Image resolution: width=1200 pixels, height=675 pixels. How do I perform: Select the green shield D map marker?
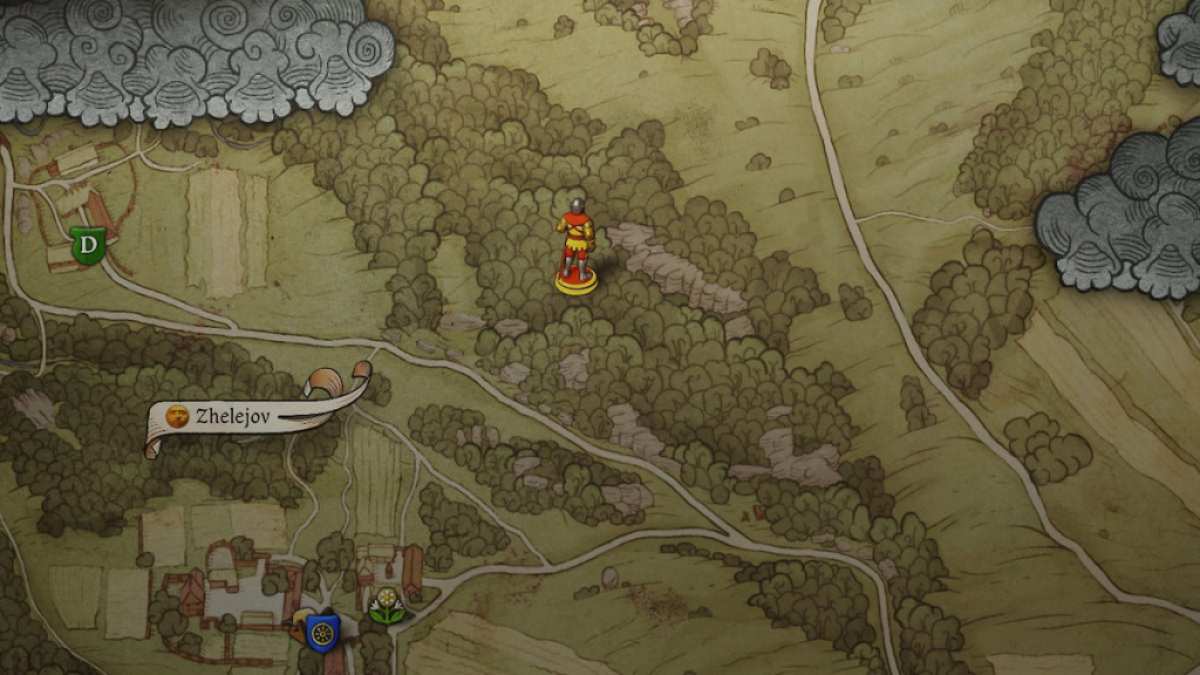coord(89,245)
